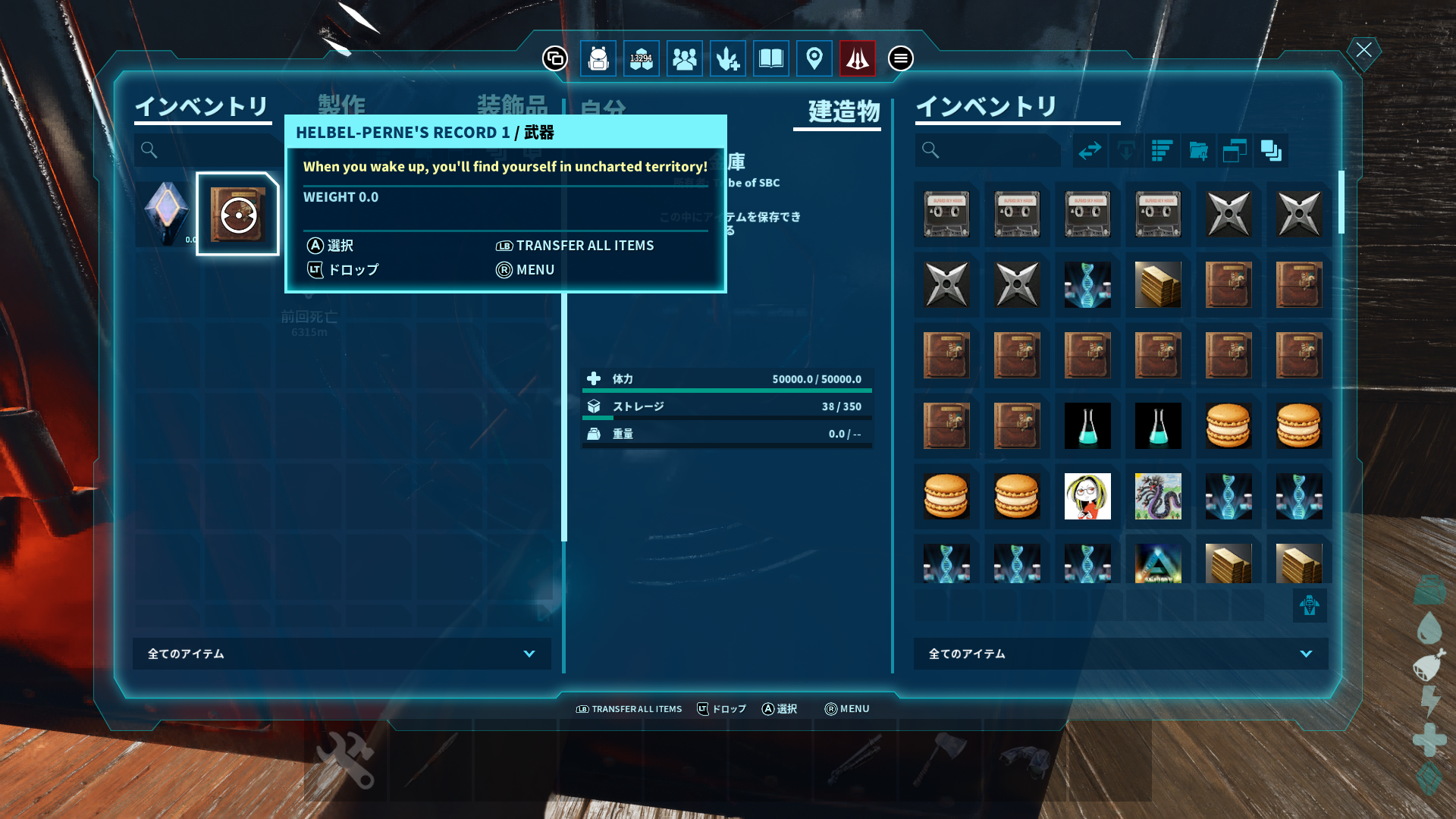Click the sort items toolbar button
1456x819 pixels.
pyautogui.click(x=1162, y=150)
